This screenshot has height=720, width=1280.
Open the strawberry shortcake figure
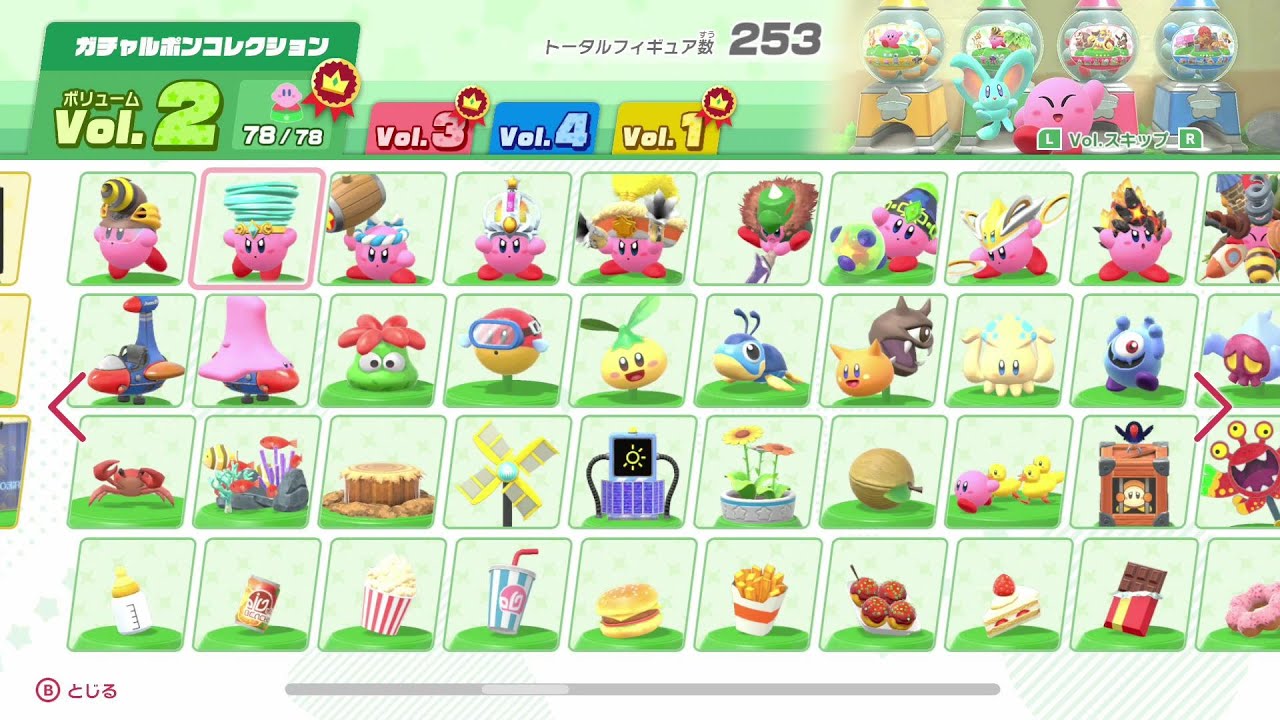(1009, 598)
